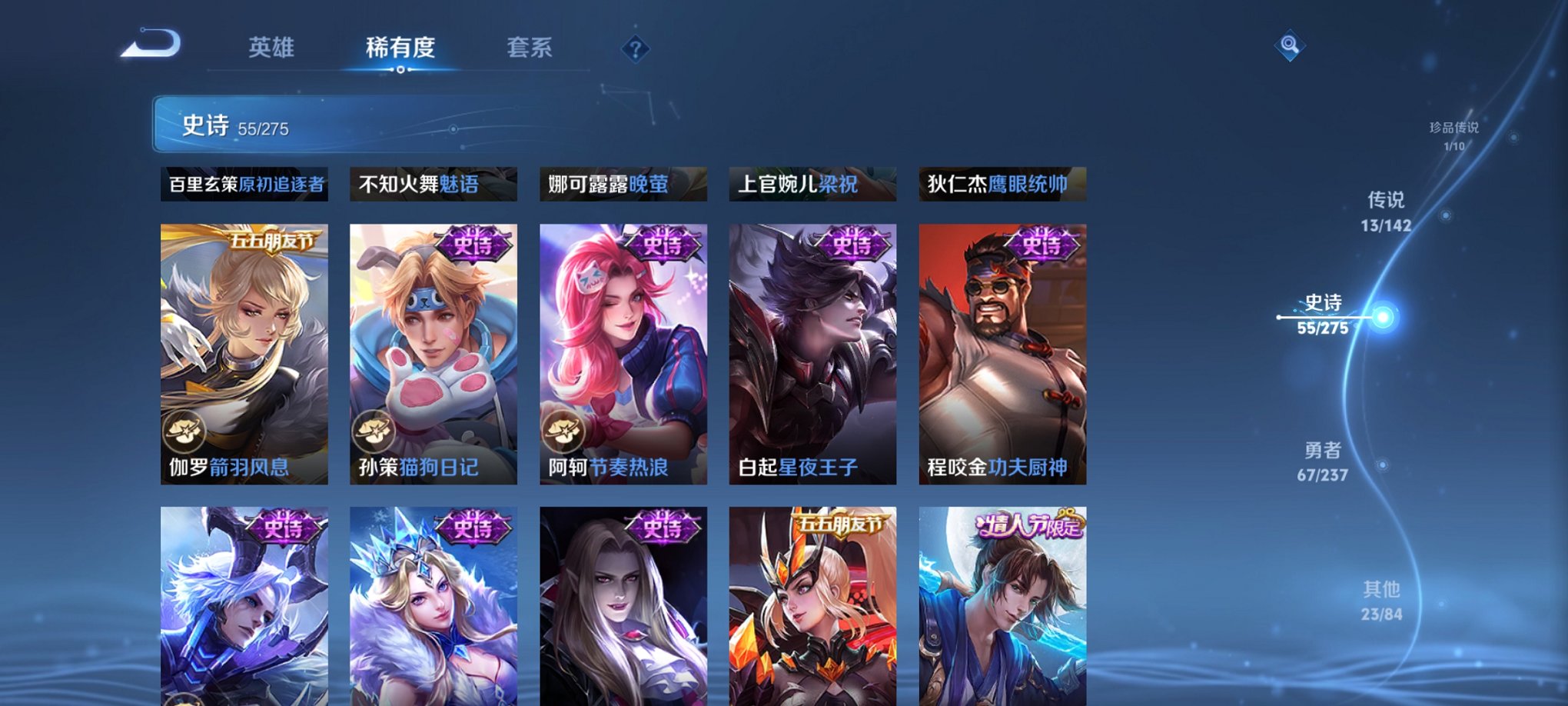Switch to the 英雄 tab
1568x706 pixels.
(271, 48)
